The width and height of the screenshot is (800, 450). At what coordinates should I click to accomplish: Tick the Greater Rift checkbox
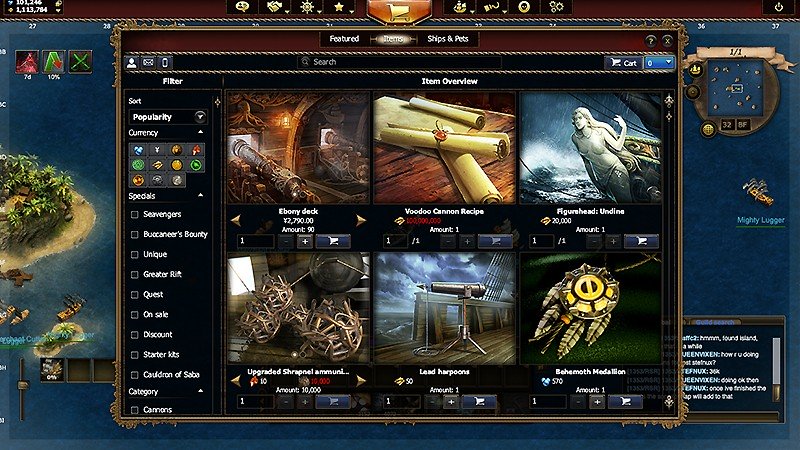coord(135,274)
